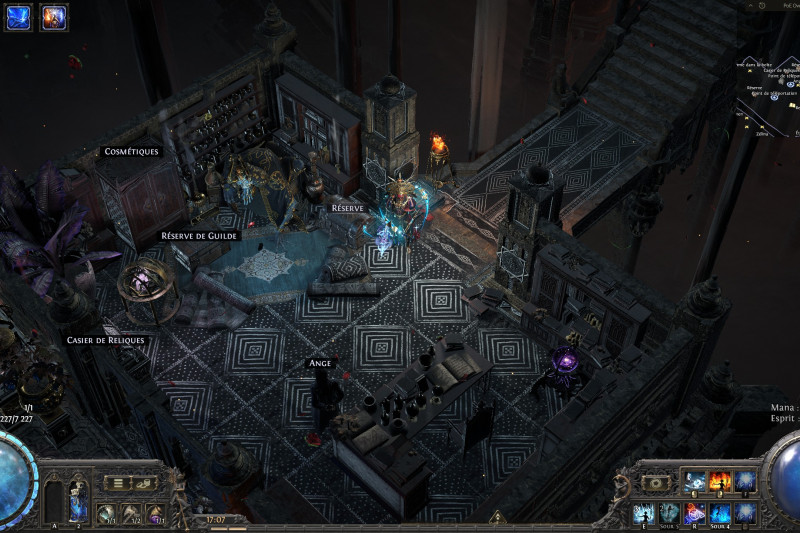Select the Casier de Reliques label
The image size is (800, 533).
(x=105, y=340)
